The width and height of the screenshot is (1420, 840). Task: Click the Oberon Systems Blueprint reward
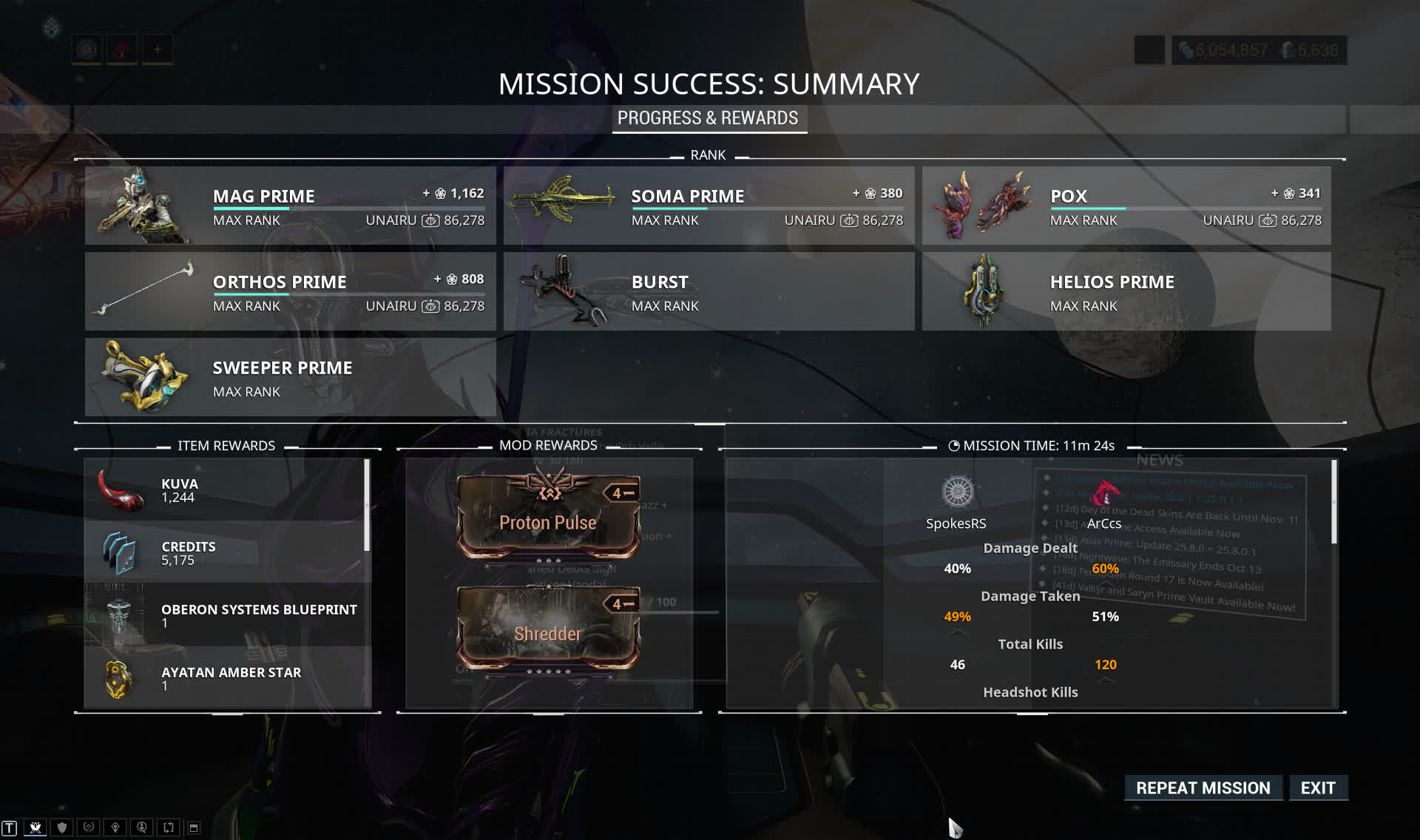(x=226, y=615)
